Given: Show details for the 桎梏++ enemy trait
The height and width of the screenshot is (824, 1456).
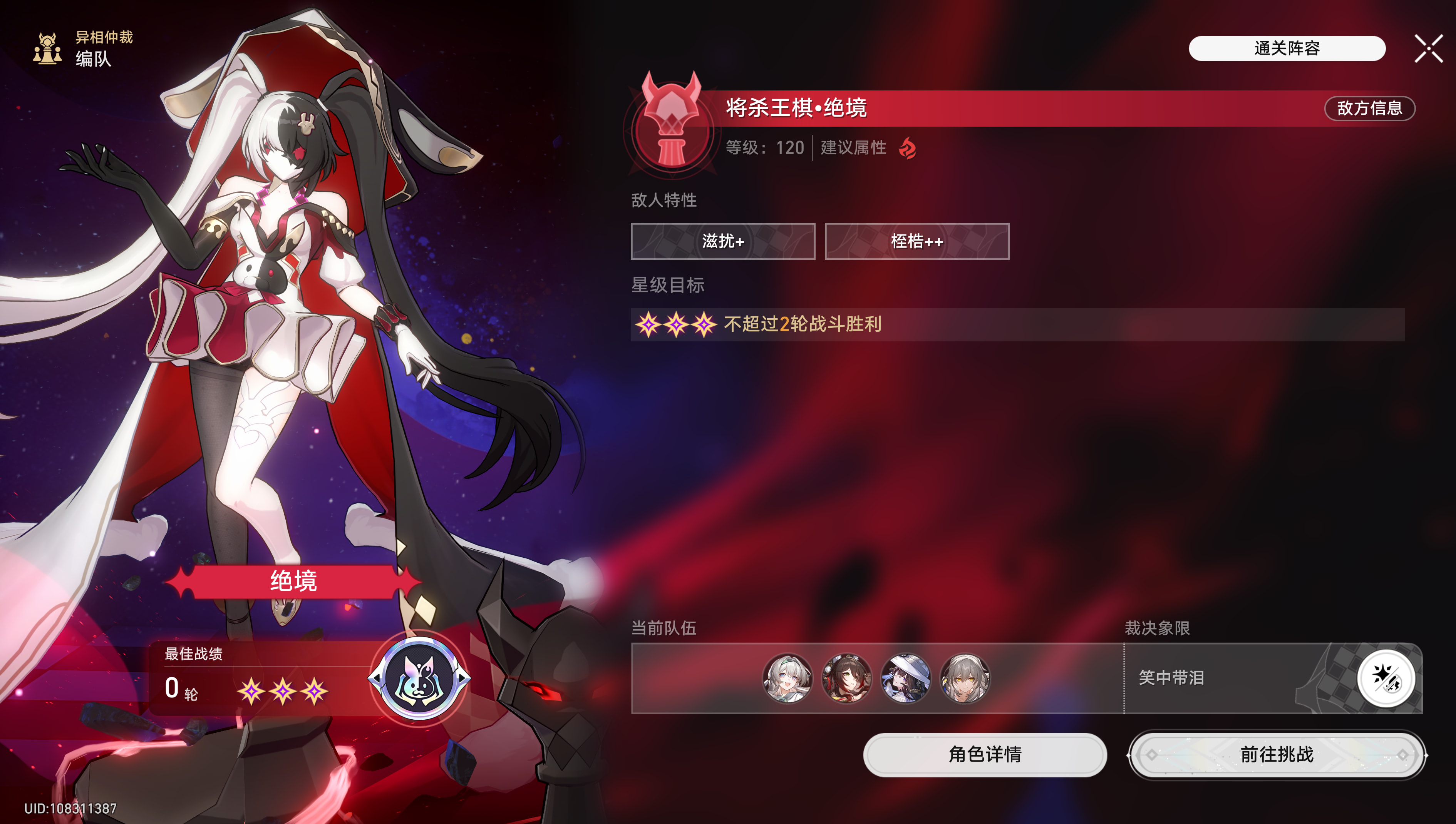Looking at the screenshot, I should tap(916, 242).
